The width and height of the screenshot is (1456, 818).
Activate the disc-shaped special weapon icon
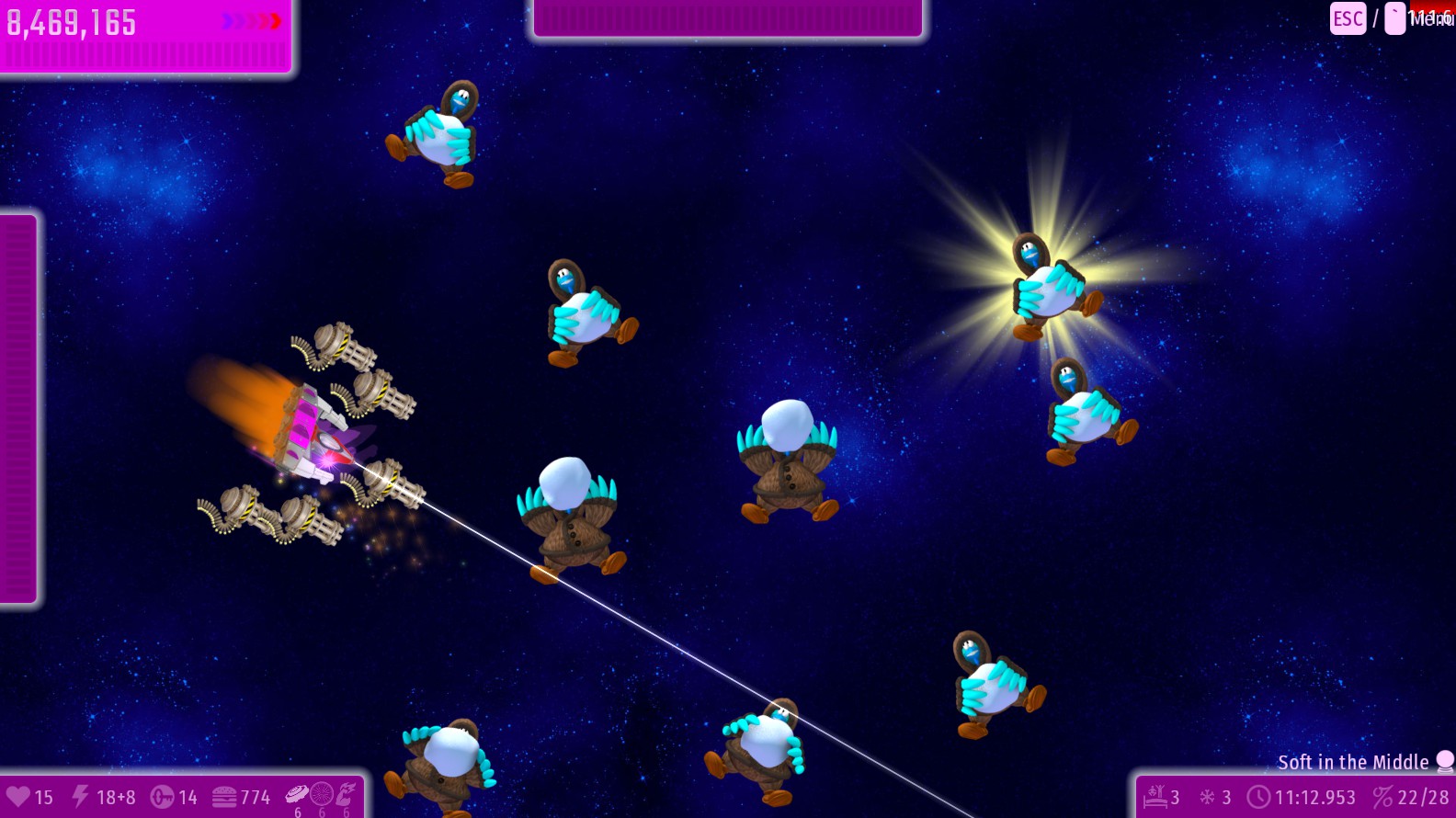click(297, 794)
